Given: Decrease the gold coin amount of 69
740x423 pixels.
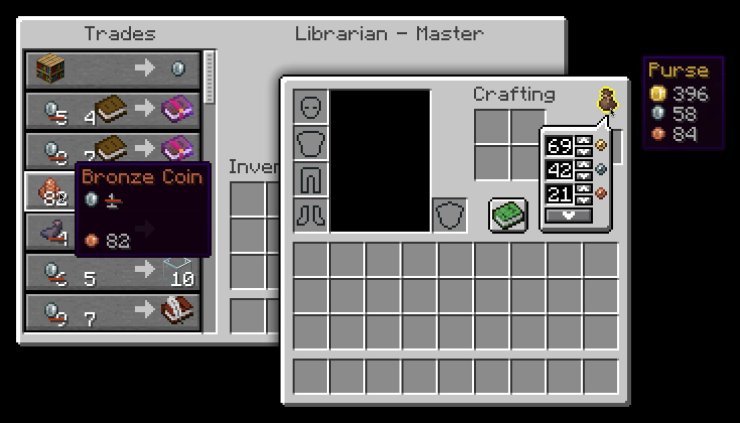Looking at the screenshot, I should (x=583, y=152).
